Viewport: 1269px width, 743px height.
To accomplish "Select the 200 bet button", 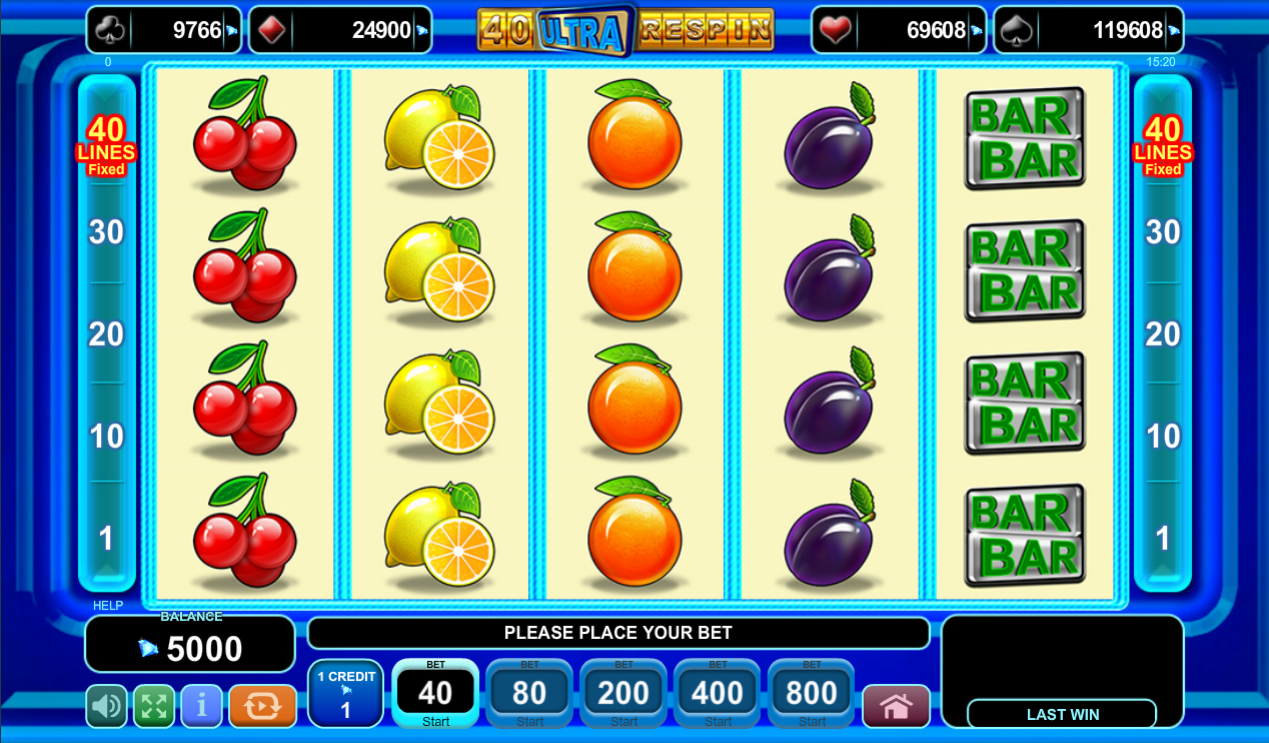I will [x=623, y=694].
